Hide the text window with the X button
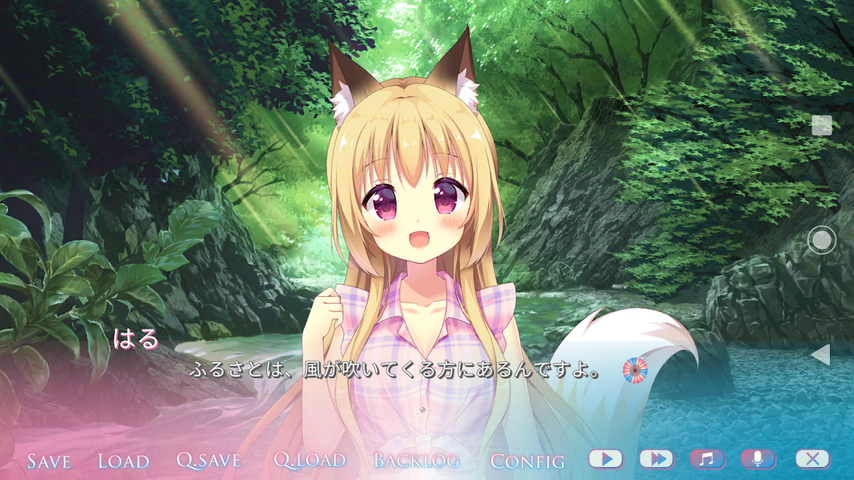 coord(812,459)
